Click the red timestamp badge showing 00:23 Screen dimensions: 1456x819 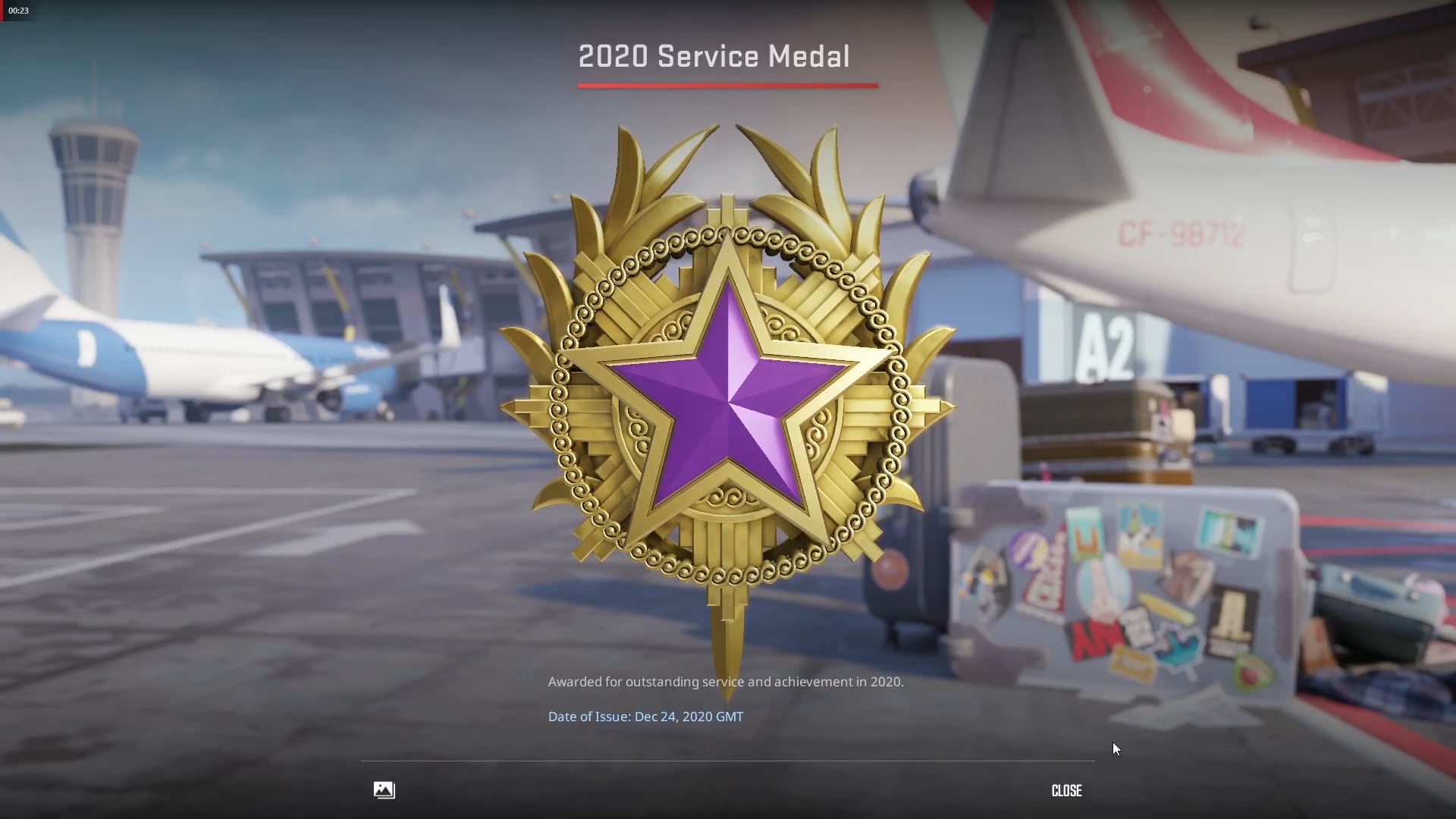click(19, 11)
